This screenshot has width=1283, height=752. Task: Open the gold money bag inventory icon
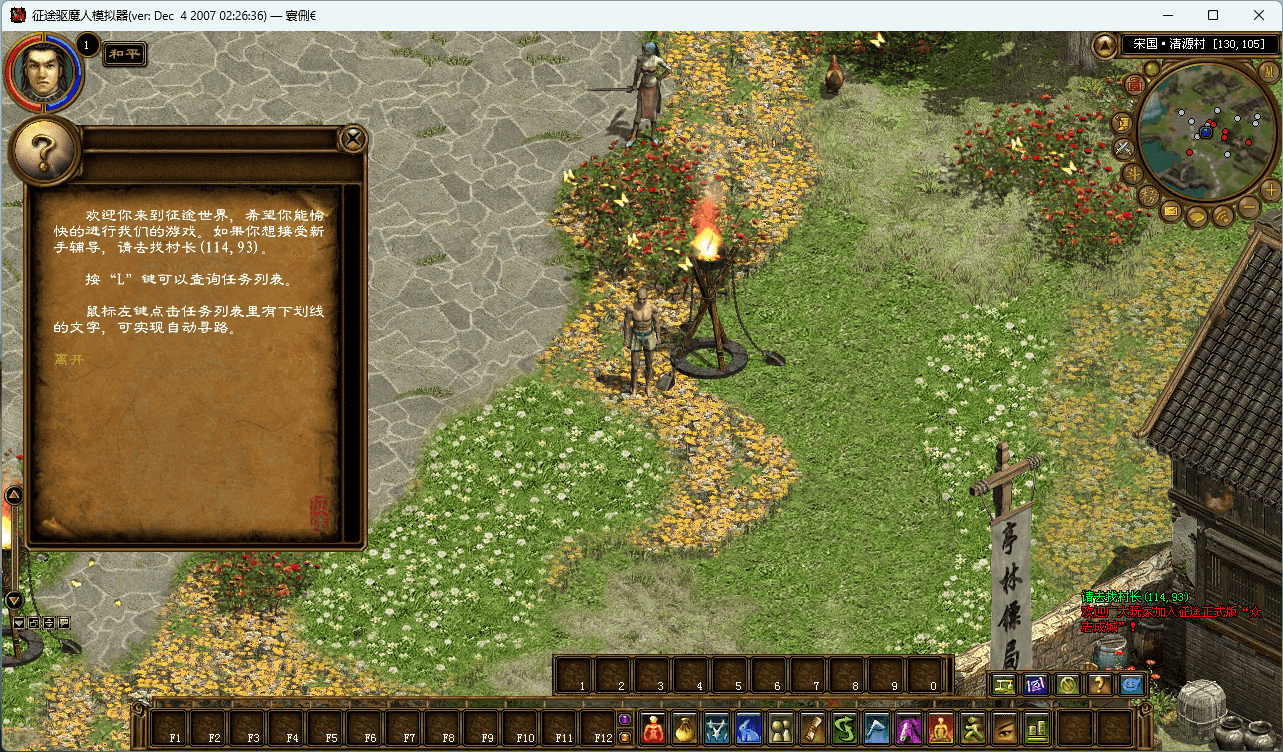(684, 729)
